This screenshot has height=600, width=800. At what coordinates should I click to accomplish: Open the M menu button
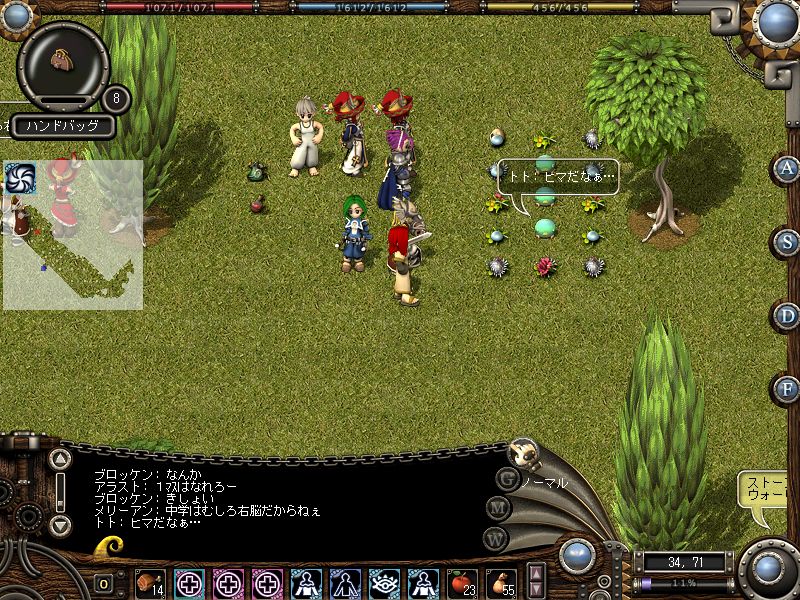pyautogui.click(x=498, y=507)
